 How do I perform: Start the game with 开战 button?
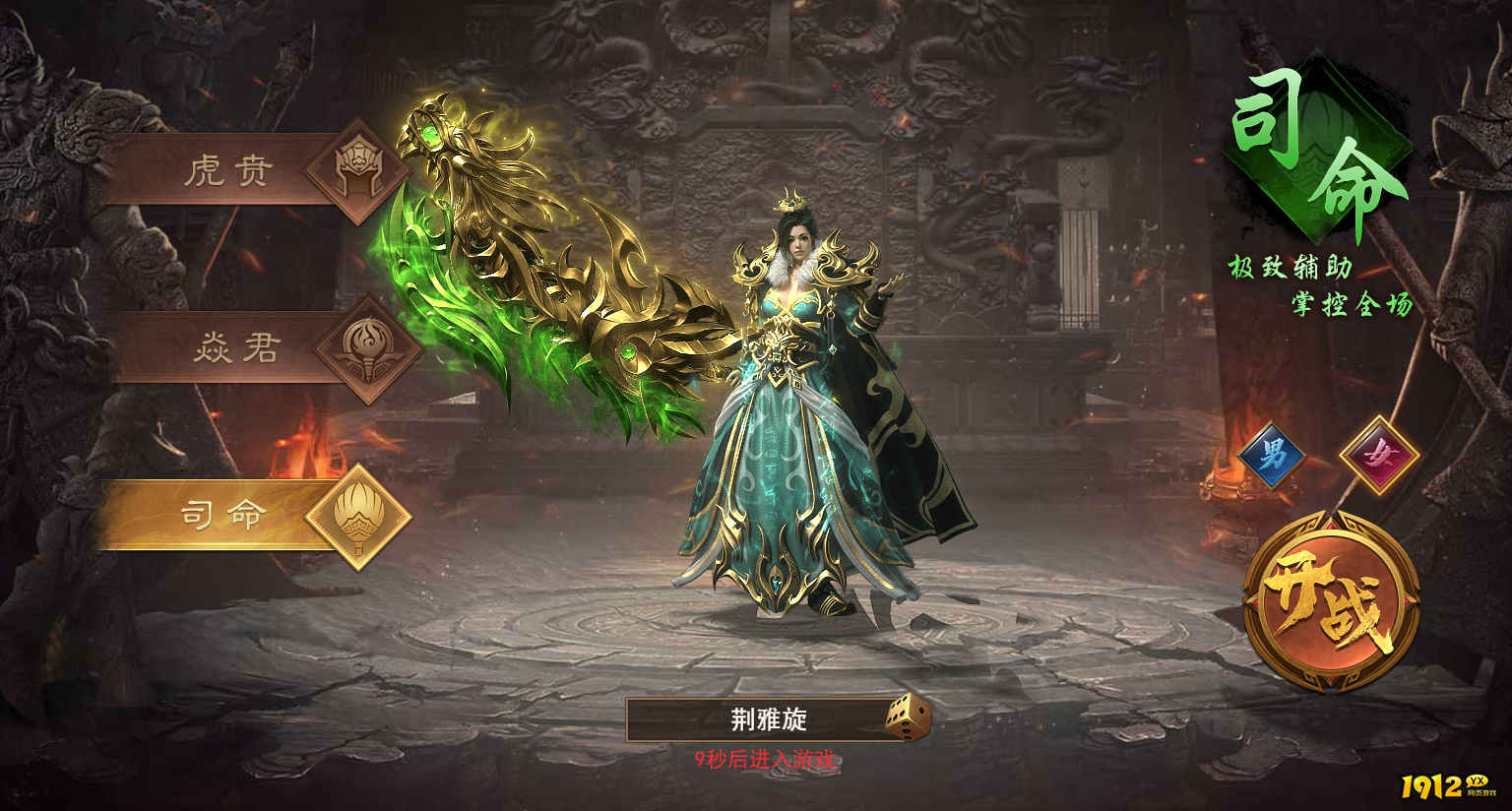pyautogui.click(x=1331, y=602)
